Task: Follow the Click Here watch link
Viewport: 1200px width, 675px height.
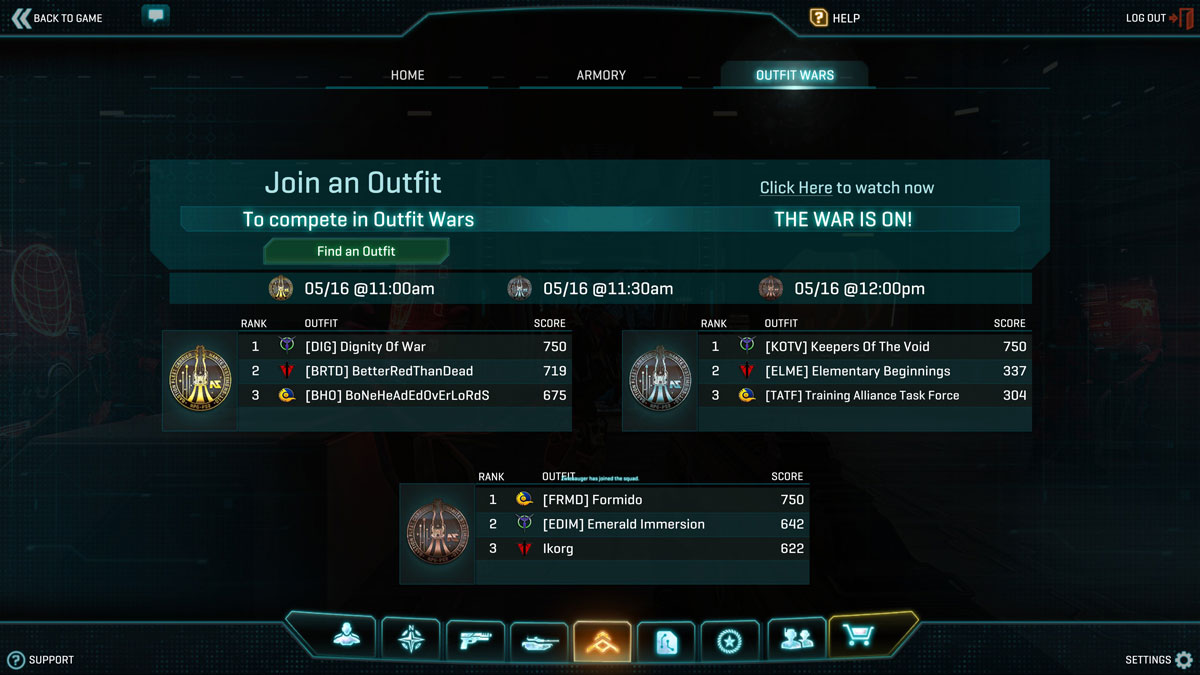Action: pos(796,188)
